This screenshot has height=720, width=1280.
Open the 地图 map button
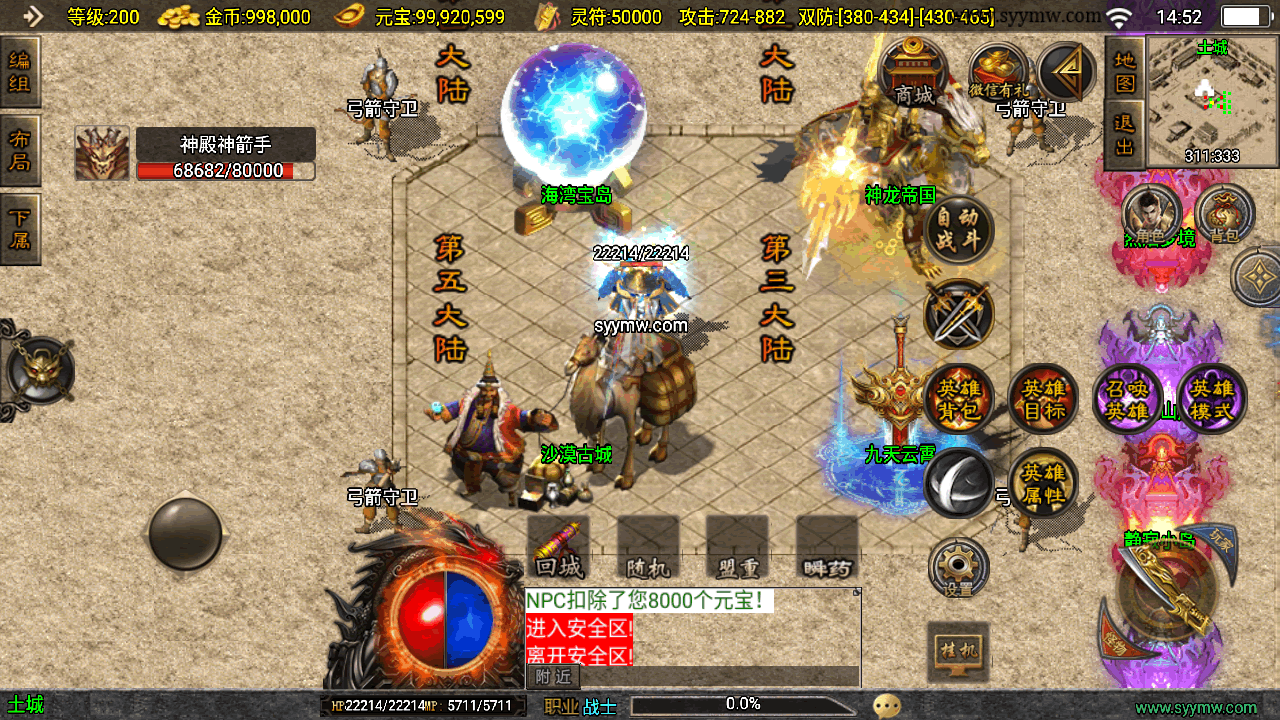[1125, 70]
